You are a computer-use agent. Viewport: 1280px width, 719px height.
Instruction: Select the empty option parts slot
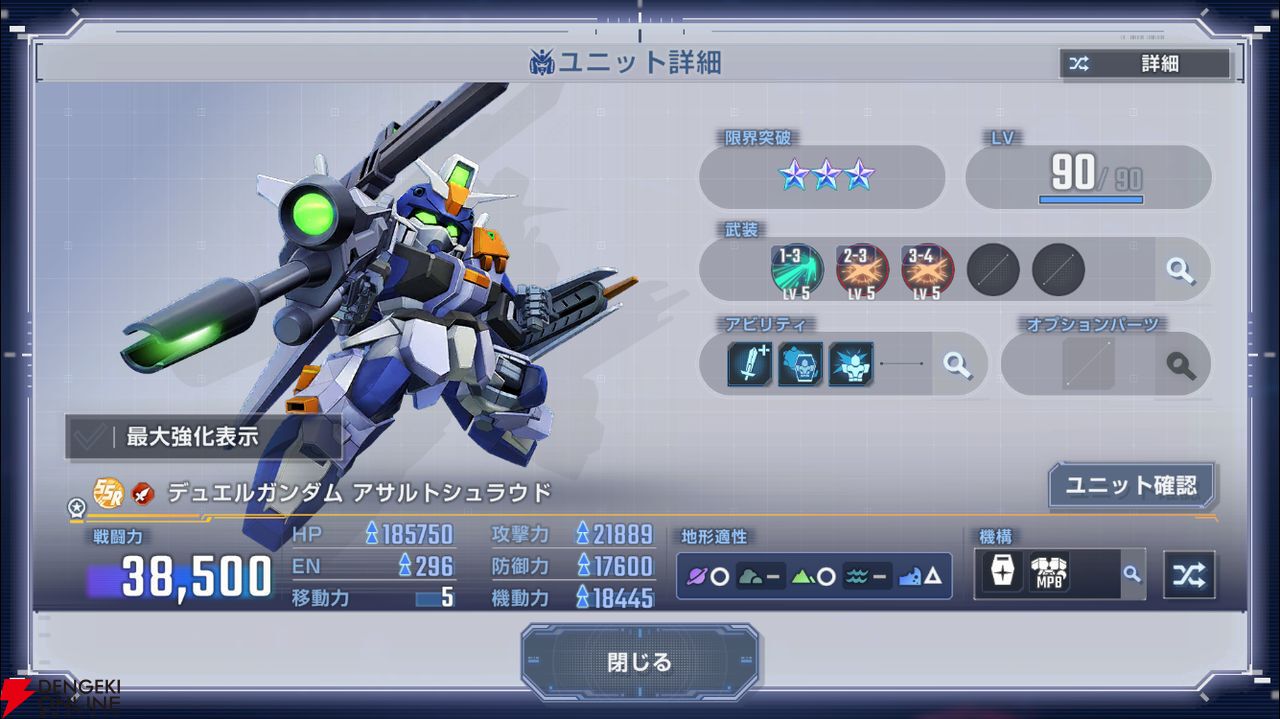1088,364
